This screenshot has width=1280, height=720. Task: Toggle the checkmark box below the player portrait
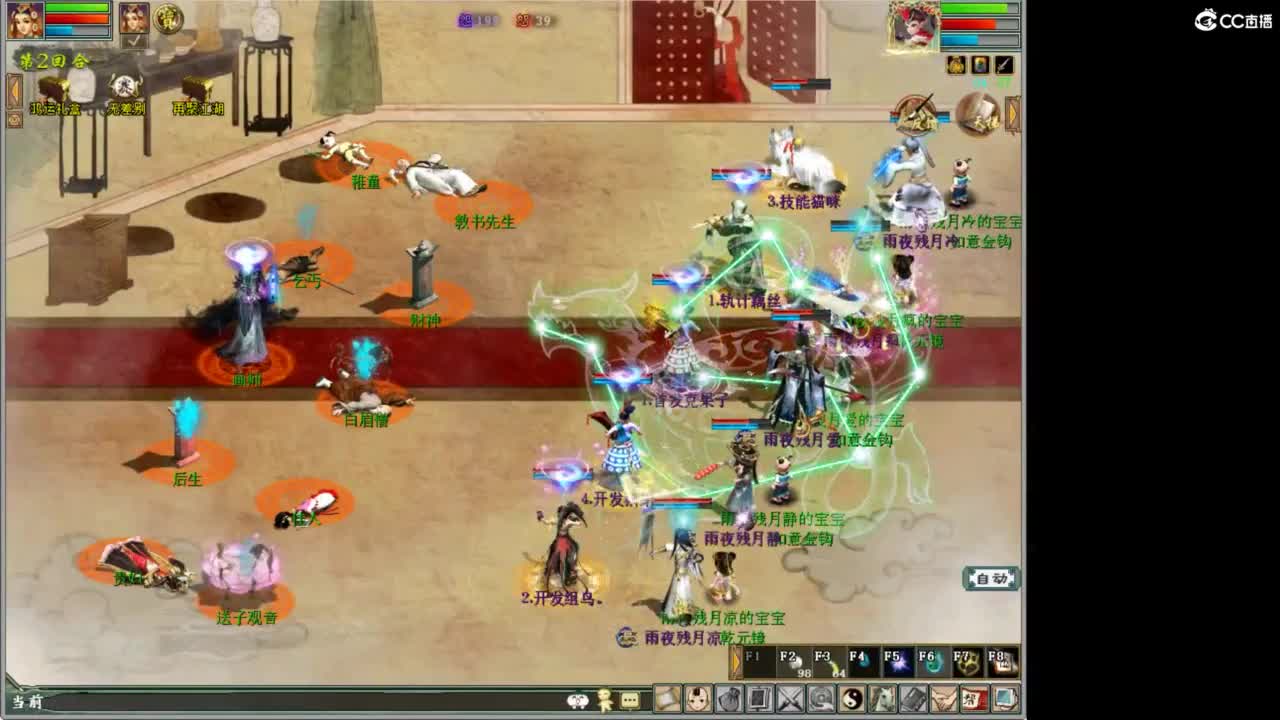(x=133, y=41)
